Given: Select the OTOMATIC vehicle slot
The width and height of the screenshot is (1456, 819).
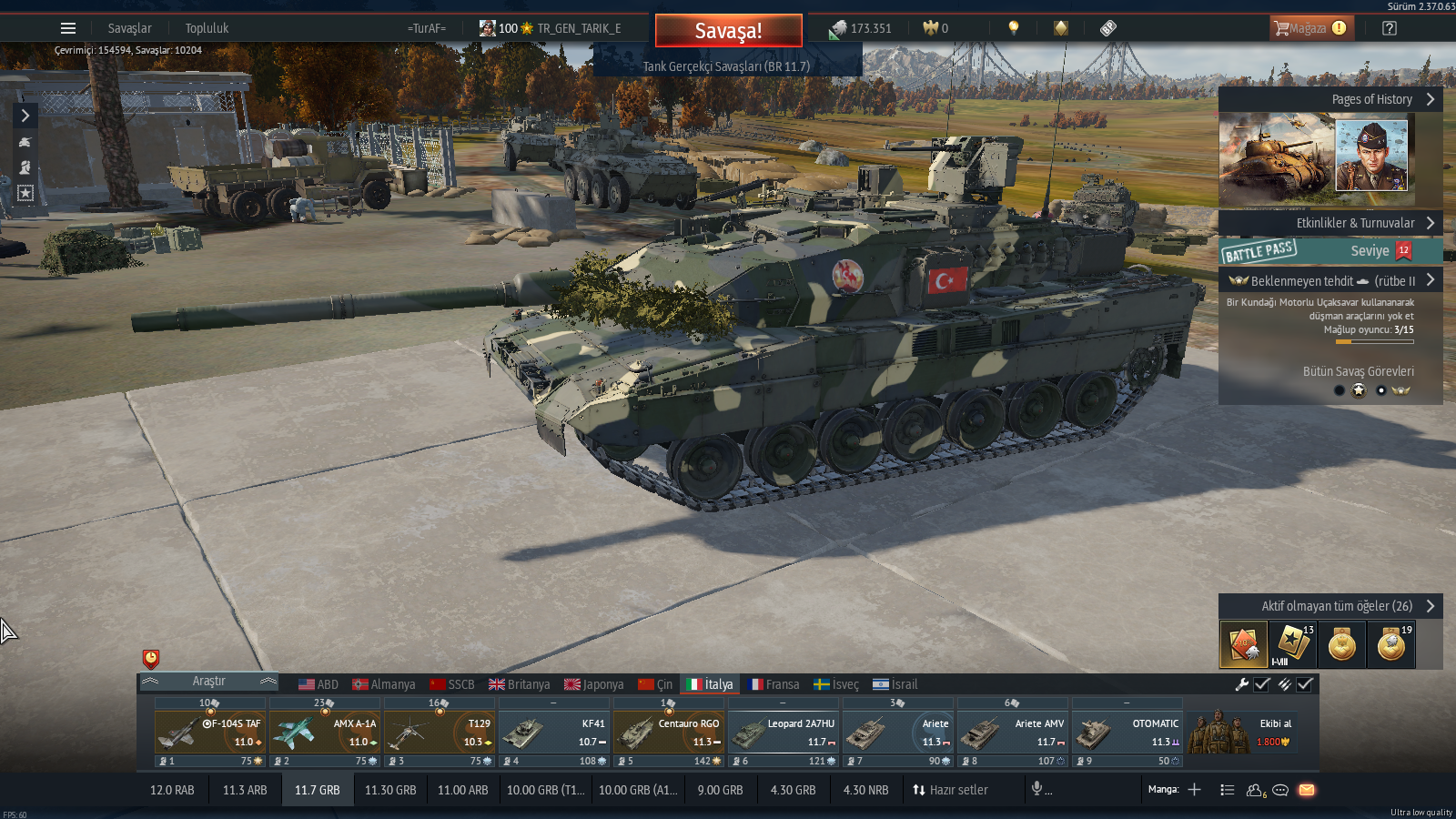Looking at the screenshot, I should (x=1127, y=733).
